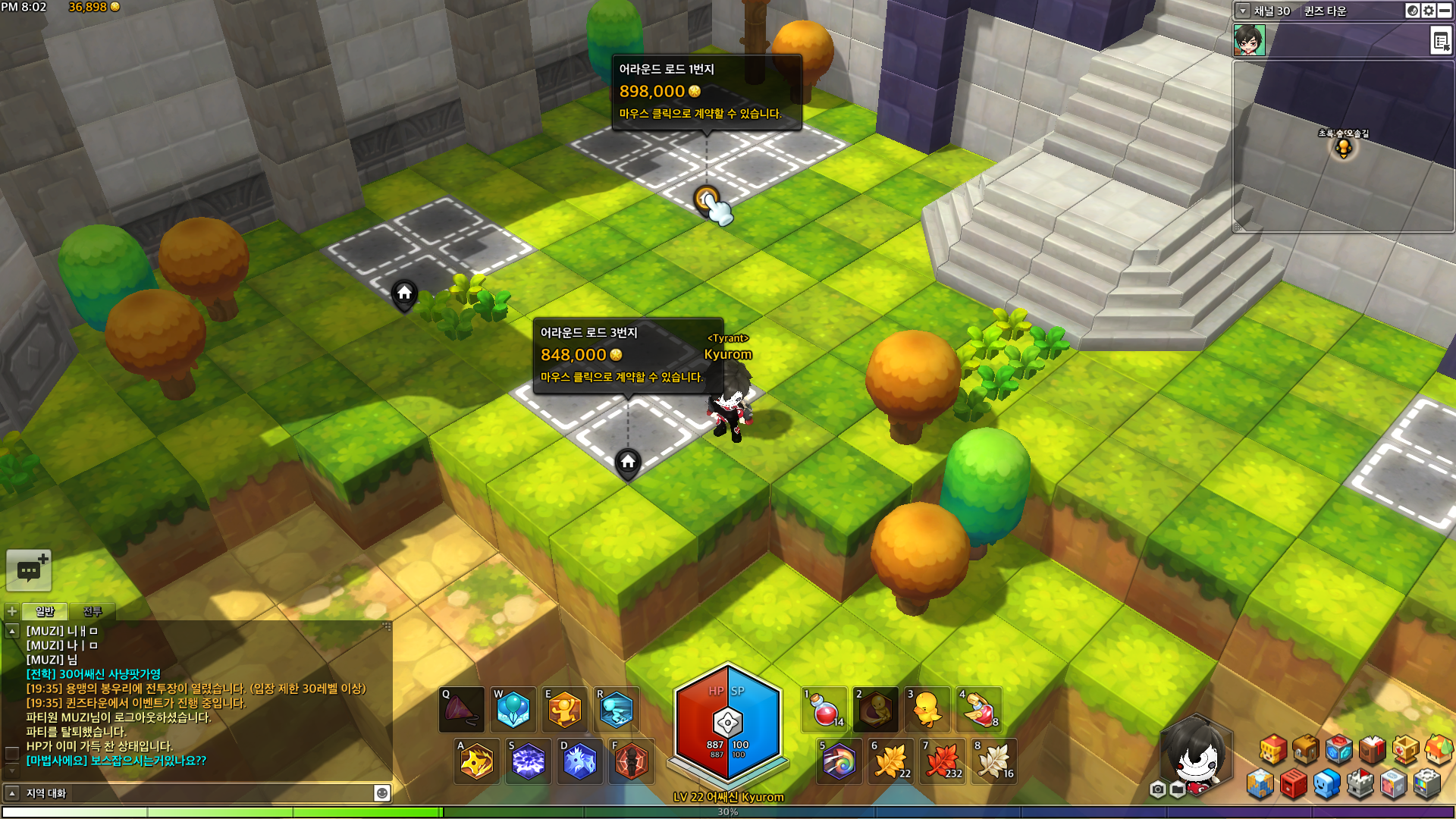Open the speech bubble chat button
The width and height of the screenshot is (1456, 819).
[x=29, y=570]
